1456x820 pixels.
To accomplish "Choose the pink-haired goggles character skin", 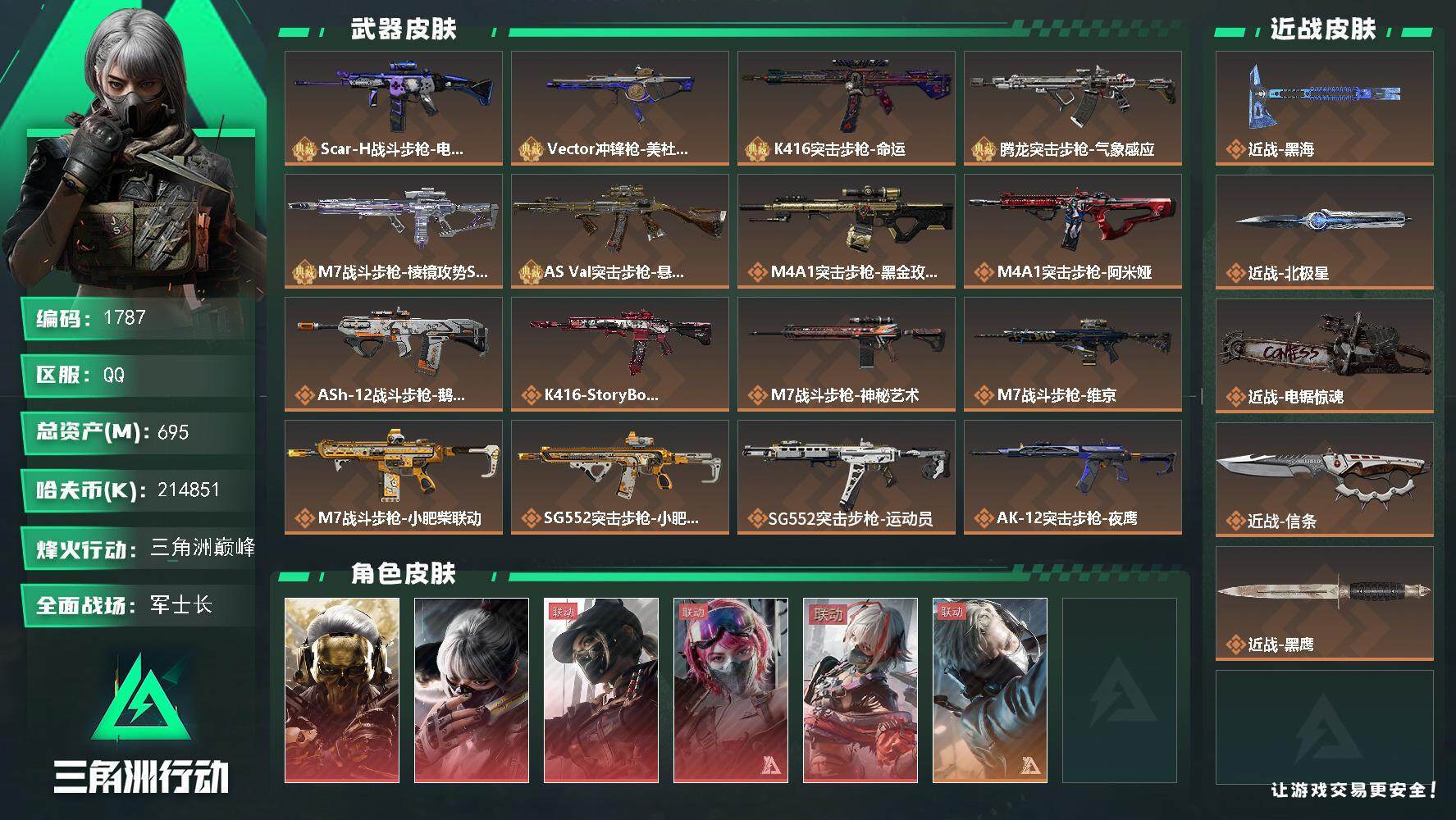I will coord(731,690).
